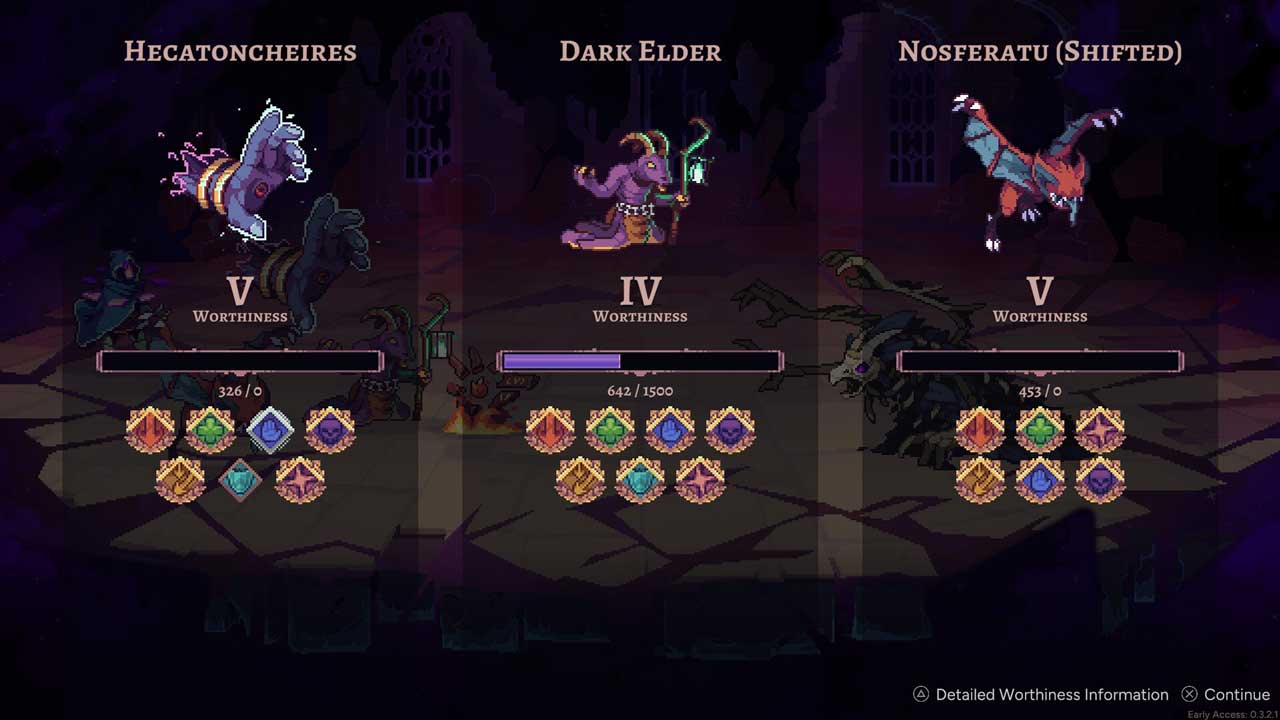Select Nosferatu's red sword badge
1280x720 pixels.
[x=980, y=430]
